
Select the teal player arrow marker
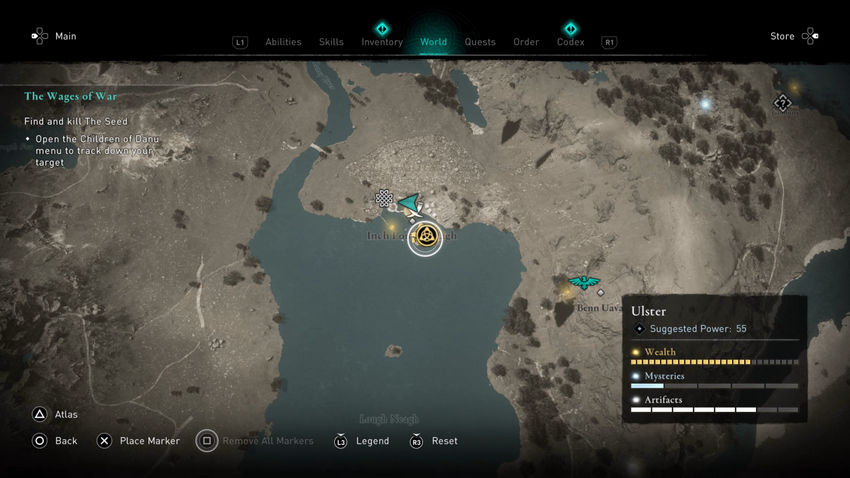click(x=410, y=203)
